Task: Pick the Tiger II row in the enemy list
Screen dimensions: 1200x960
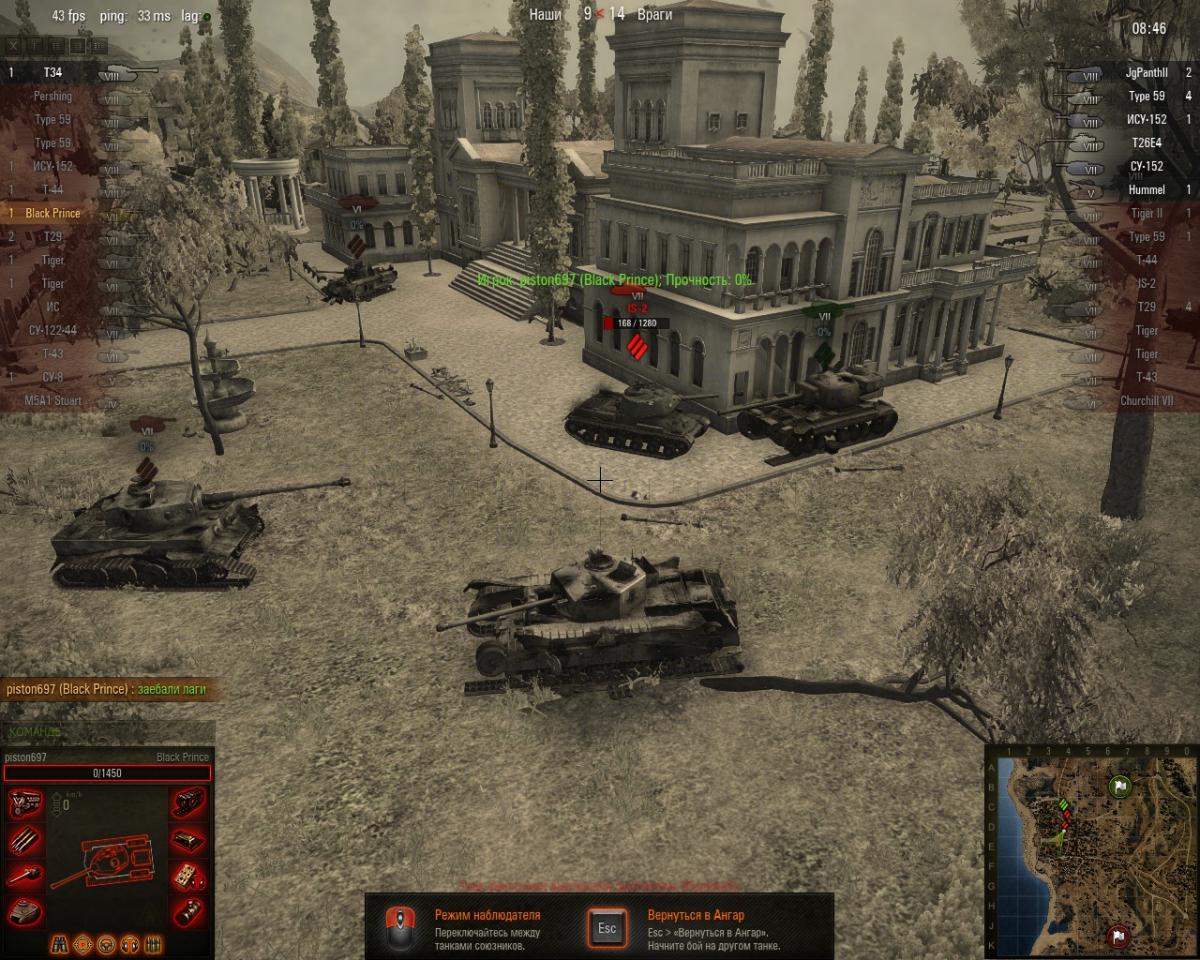Action: coord(1145,213)
